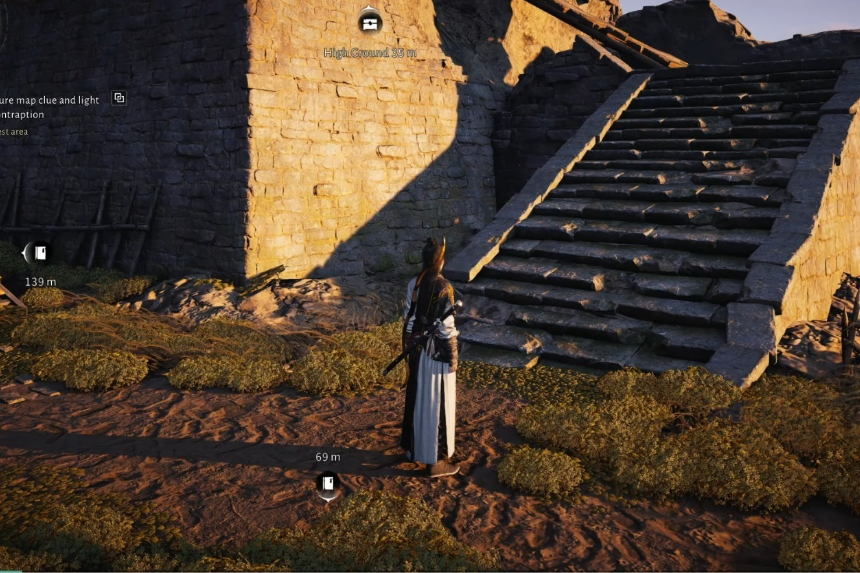Click the square icon beside the quest objective
860x573 pixels.
click(119, 97)
